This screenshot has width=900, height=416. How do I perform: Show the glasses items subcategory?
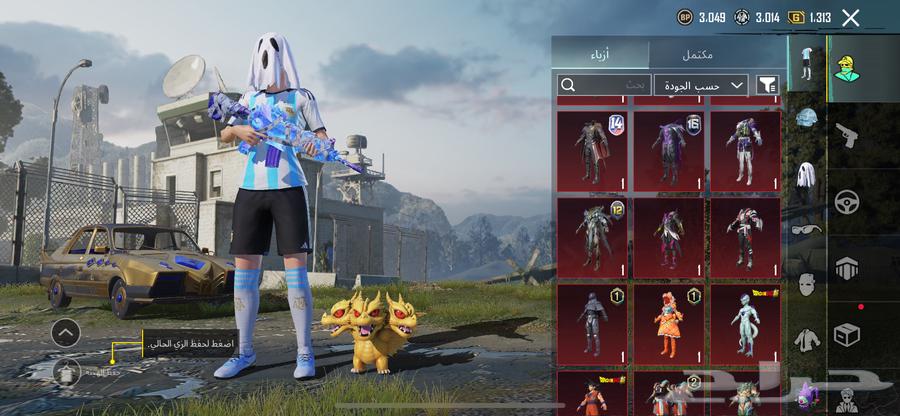tap(807, 228)
